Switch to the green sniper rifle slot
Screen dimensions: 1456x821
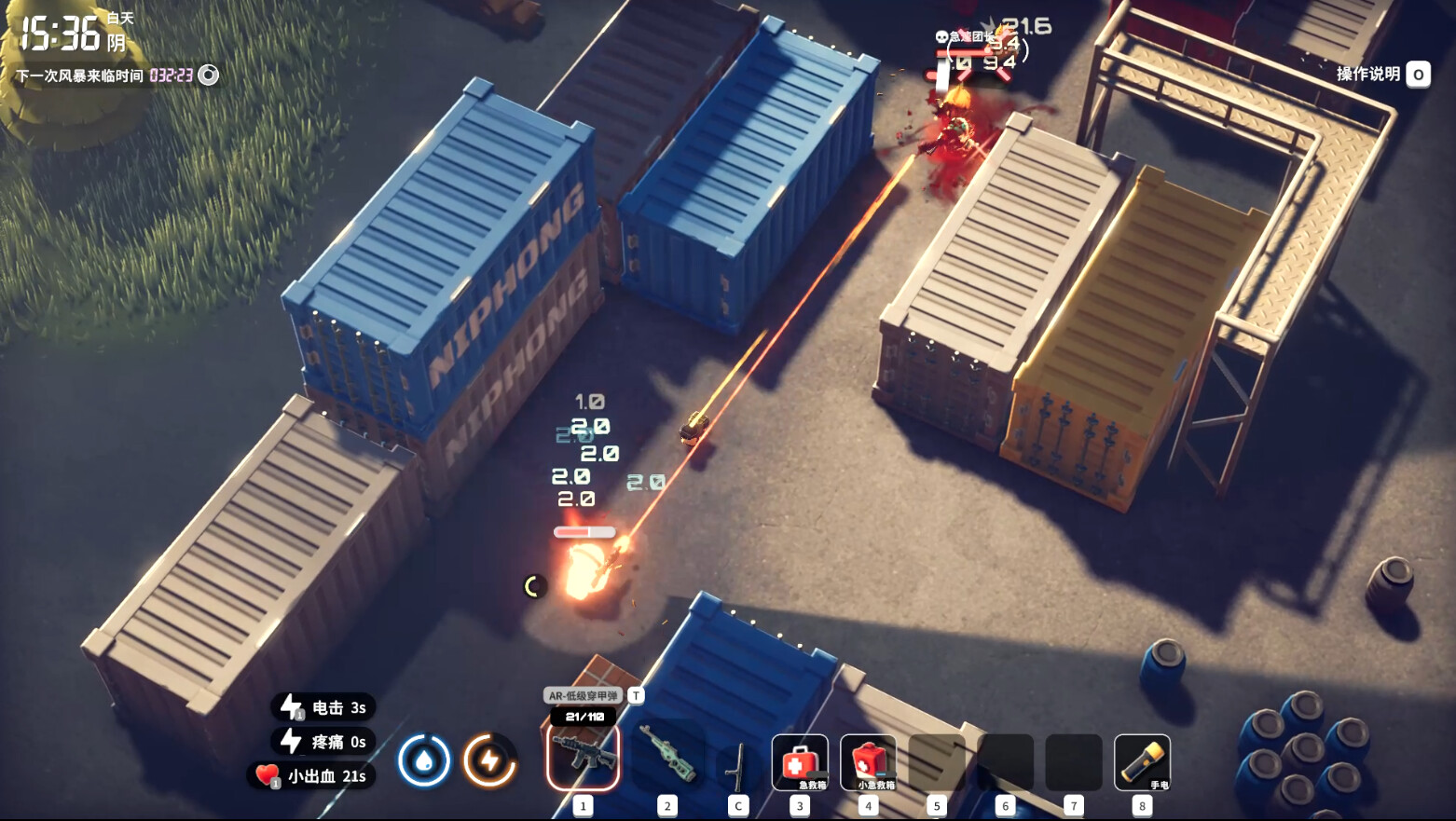(x=667, y=756)
